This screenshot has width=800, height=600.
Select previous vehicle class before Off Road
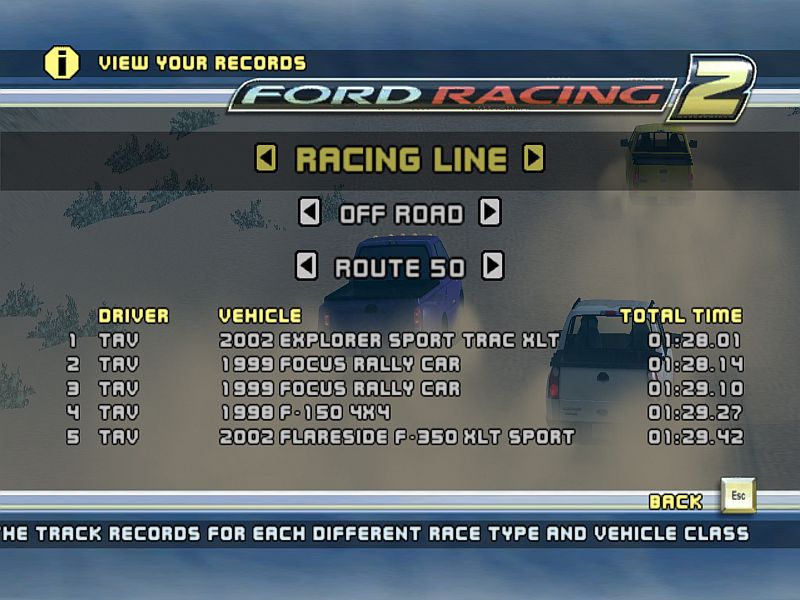[310, 213]
